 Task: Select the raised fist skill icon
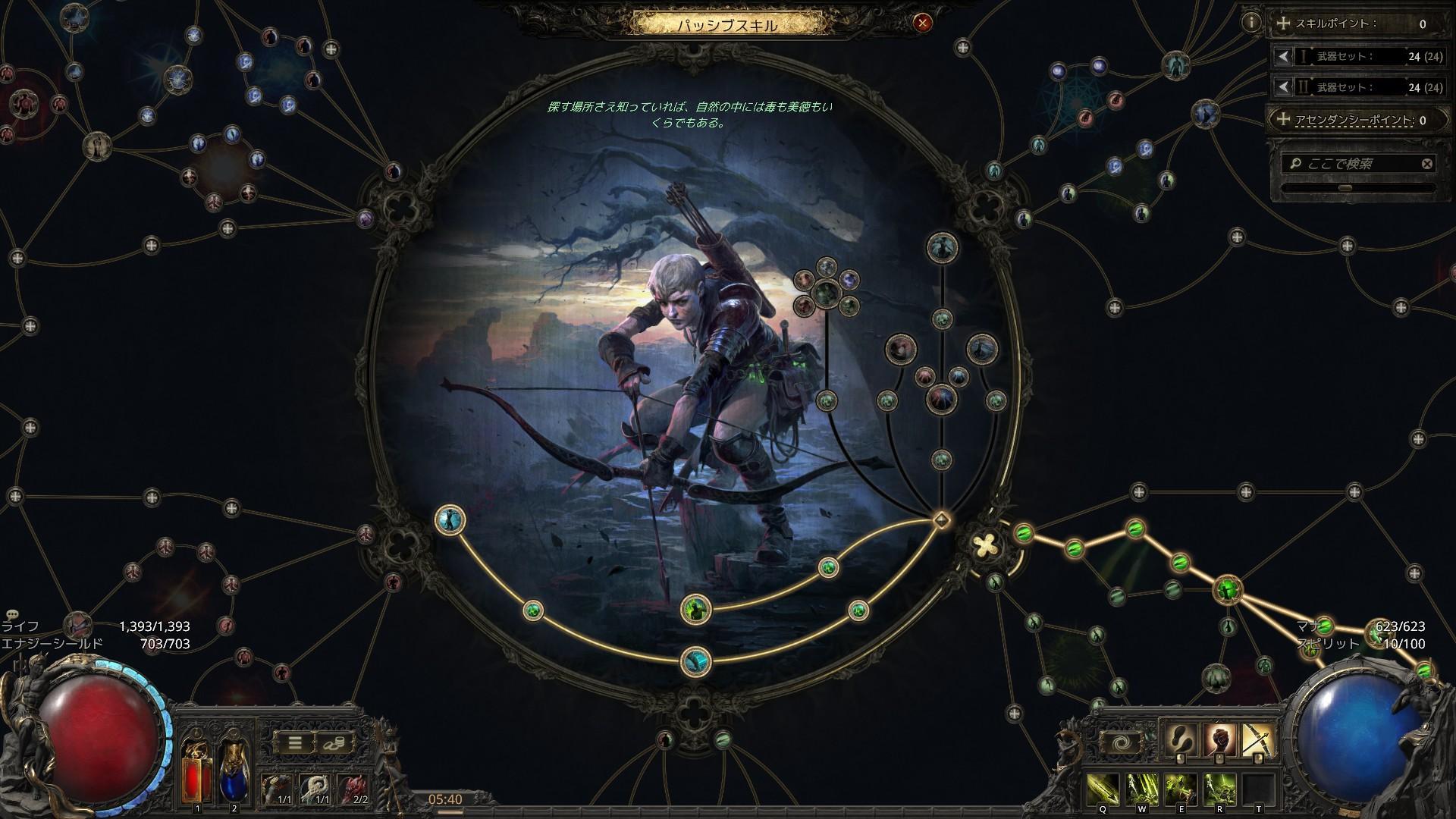[1219, 739]
